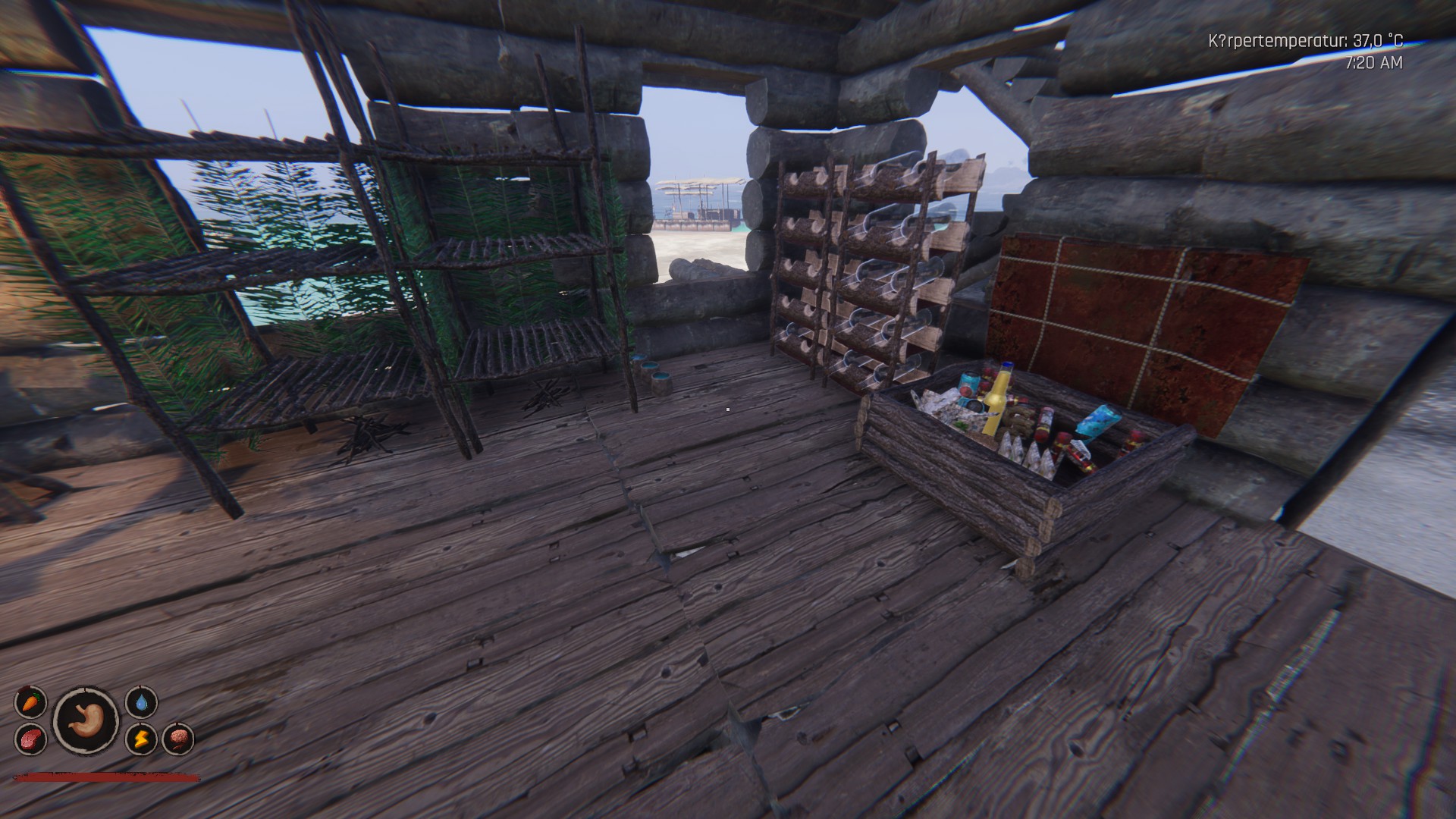Click the carrot vitamins status icon
Viewport: 1456px width, 819px height.
(30, 702)
